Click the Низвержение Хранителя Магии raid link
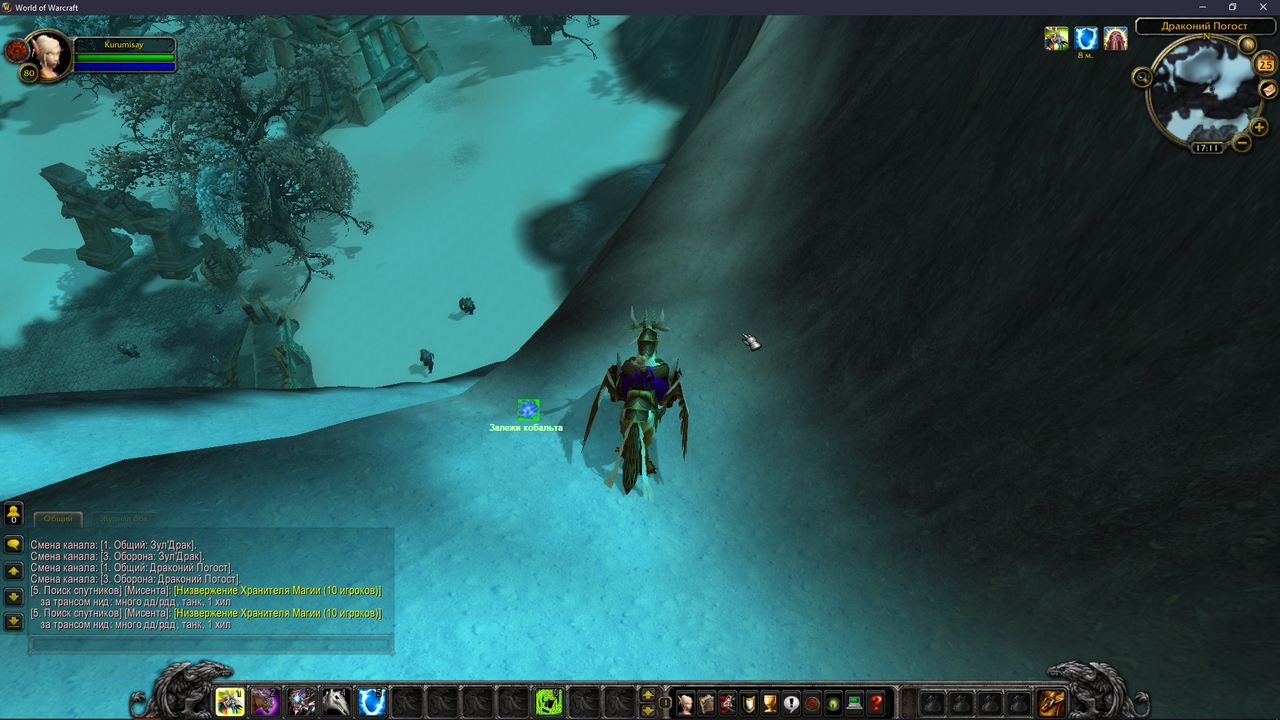The width and height of the screenshot is (1280, 720). [280, 589]
